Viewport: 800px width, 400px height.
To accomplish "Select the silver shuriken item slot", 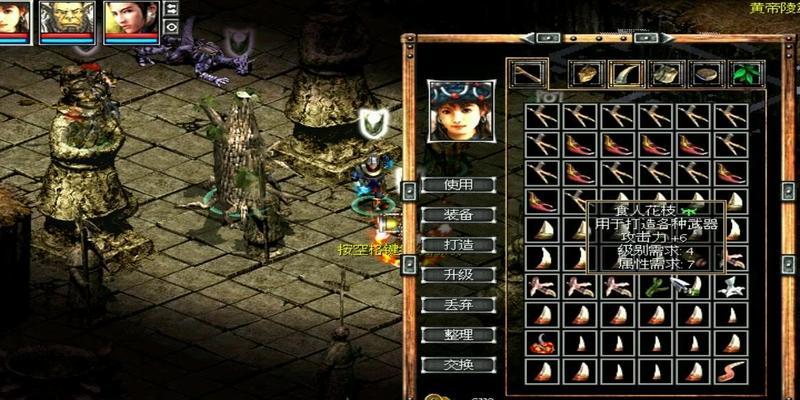I will coord(731,288).
